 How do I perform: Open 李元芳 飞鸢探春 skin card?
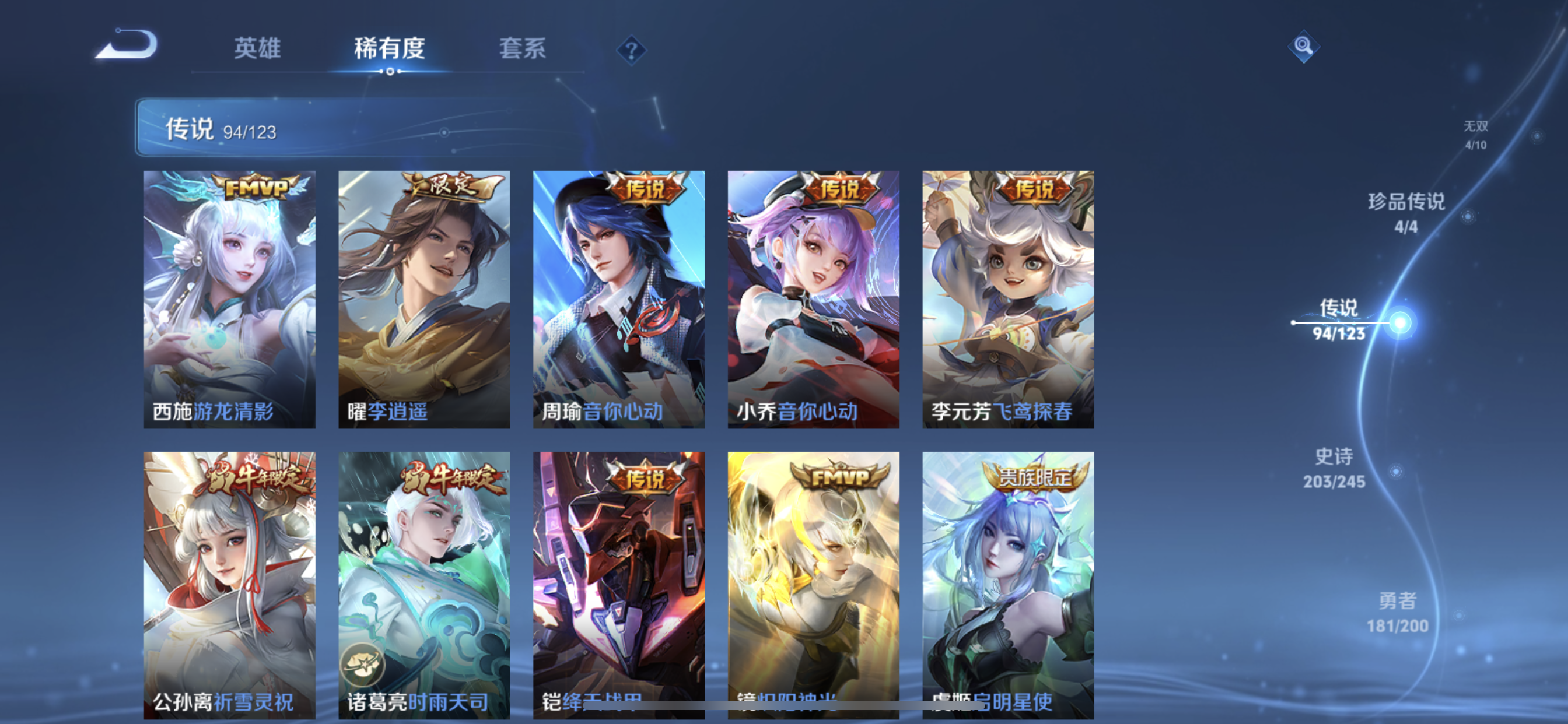pos(1008,299)
